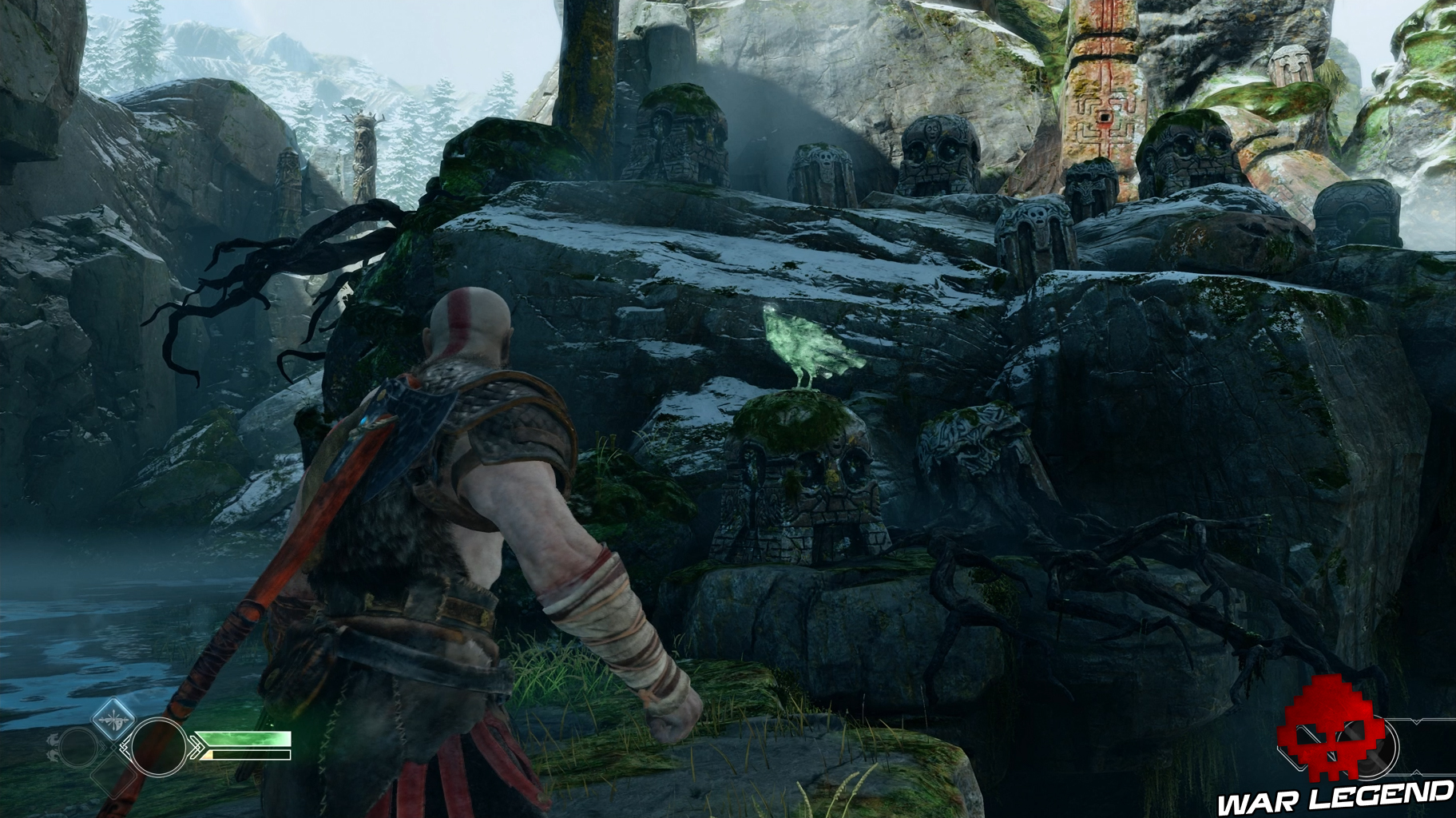
Task: Open the diamond ability slot above the circle
Action: click(x=114, y=718)
